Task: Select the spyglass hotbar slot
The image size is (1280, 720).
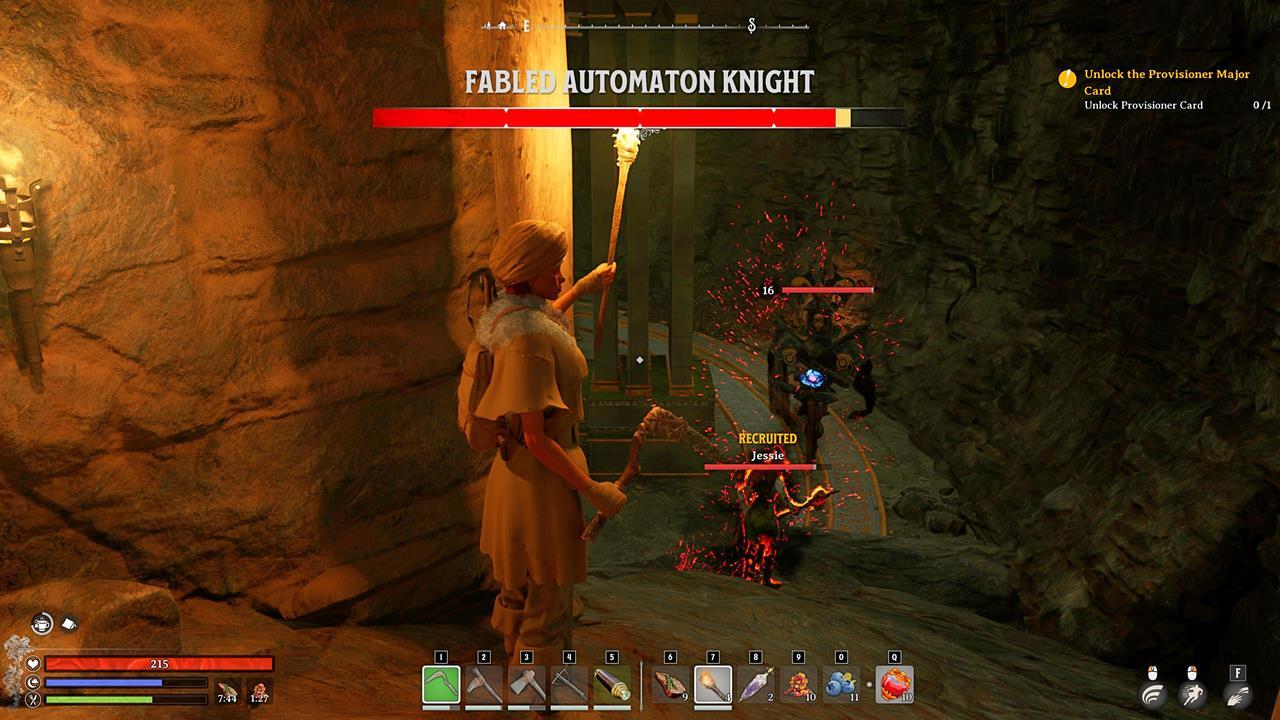Action: 611,685
